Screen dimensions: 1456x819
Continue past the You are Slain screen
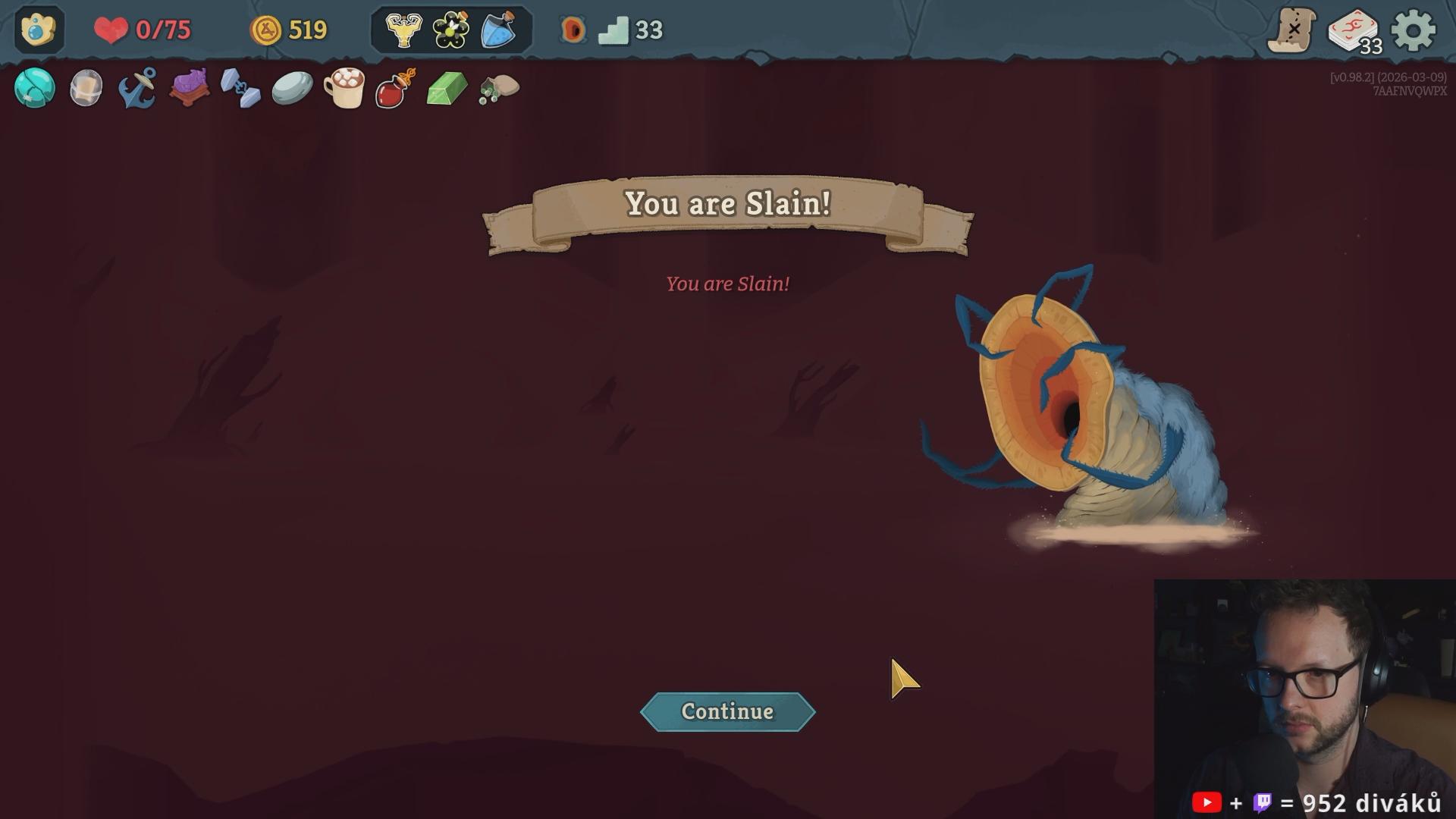click(727, 711)
